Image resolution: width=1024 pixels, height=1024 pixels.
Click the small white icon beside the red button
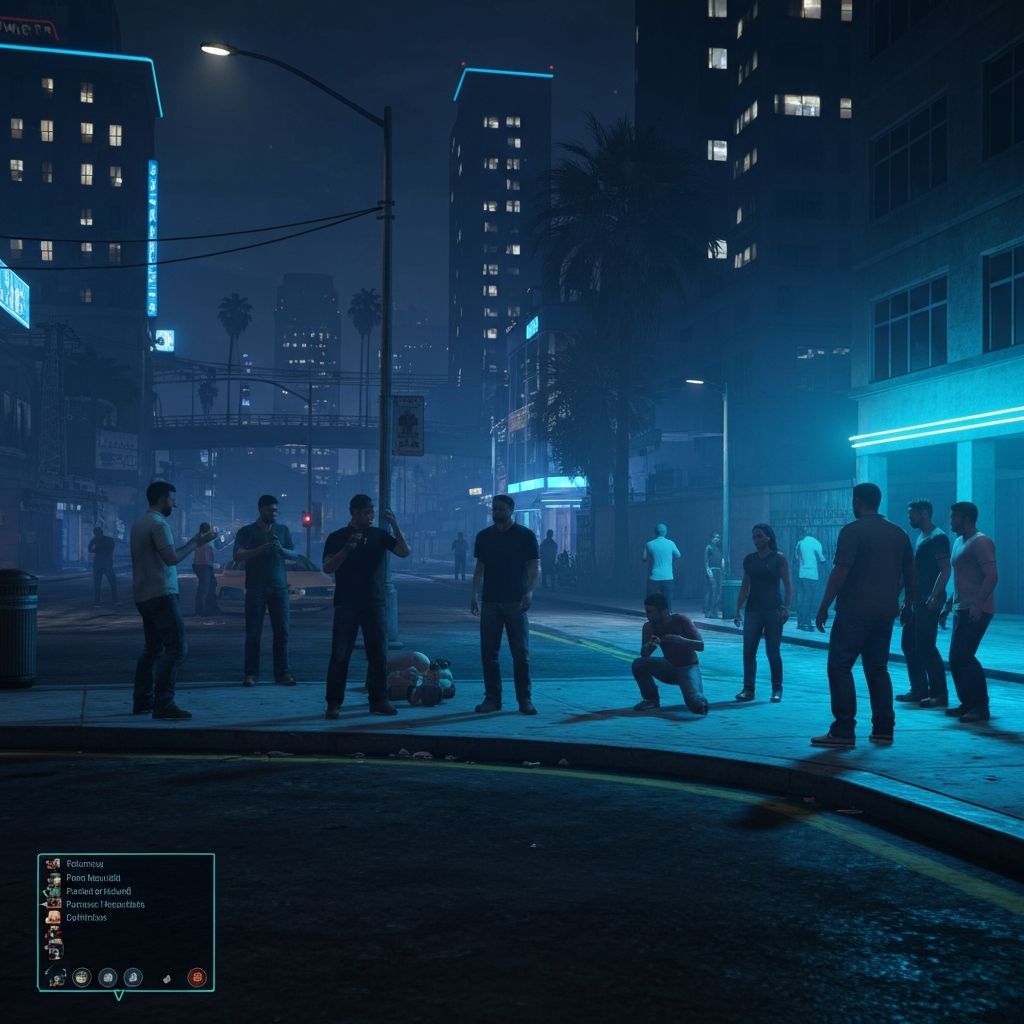tap(167, 978)
